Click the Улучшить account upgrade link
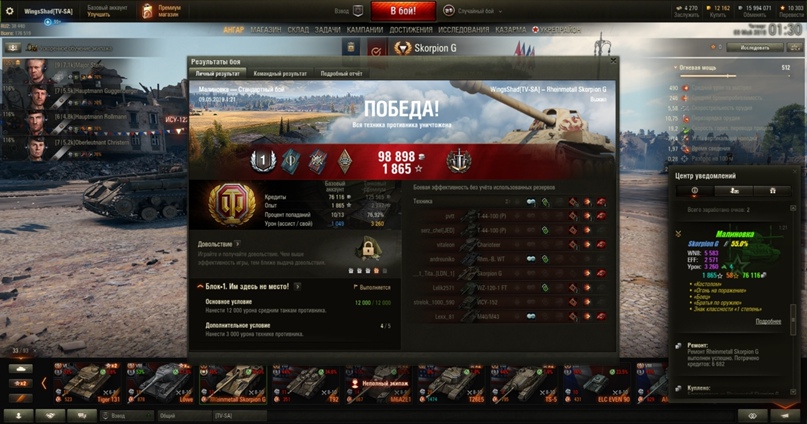The image size is (807, 424). pyautogui.click(x=101, y=16)
